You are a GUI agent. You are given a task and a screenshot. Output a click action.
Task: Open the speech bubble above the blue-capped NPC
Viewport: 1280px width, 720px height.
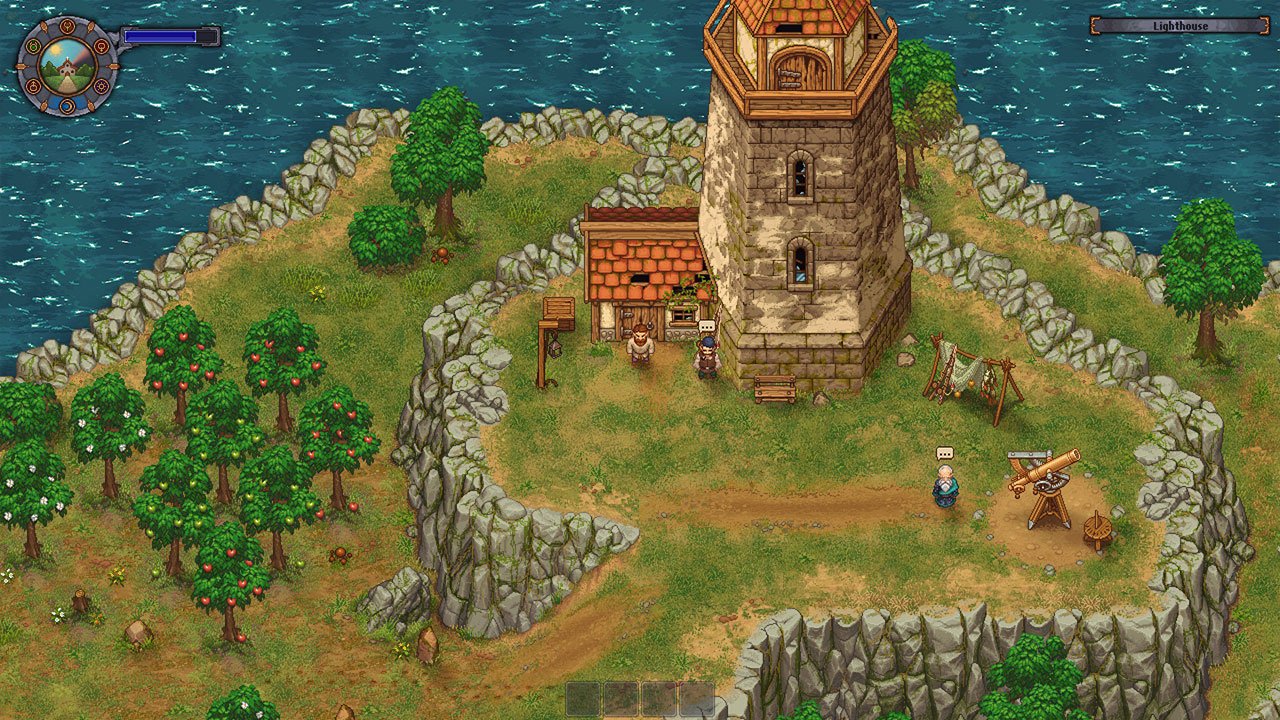[x=708, y=325]
